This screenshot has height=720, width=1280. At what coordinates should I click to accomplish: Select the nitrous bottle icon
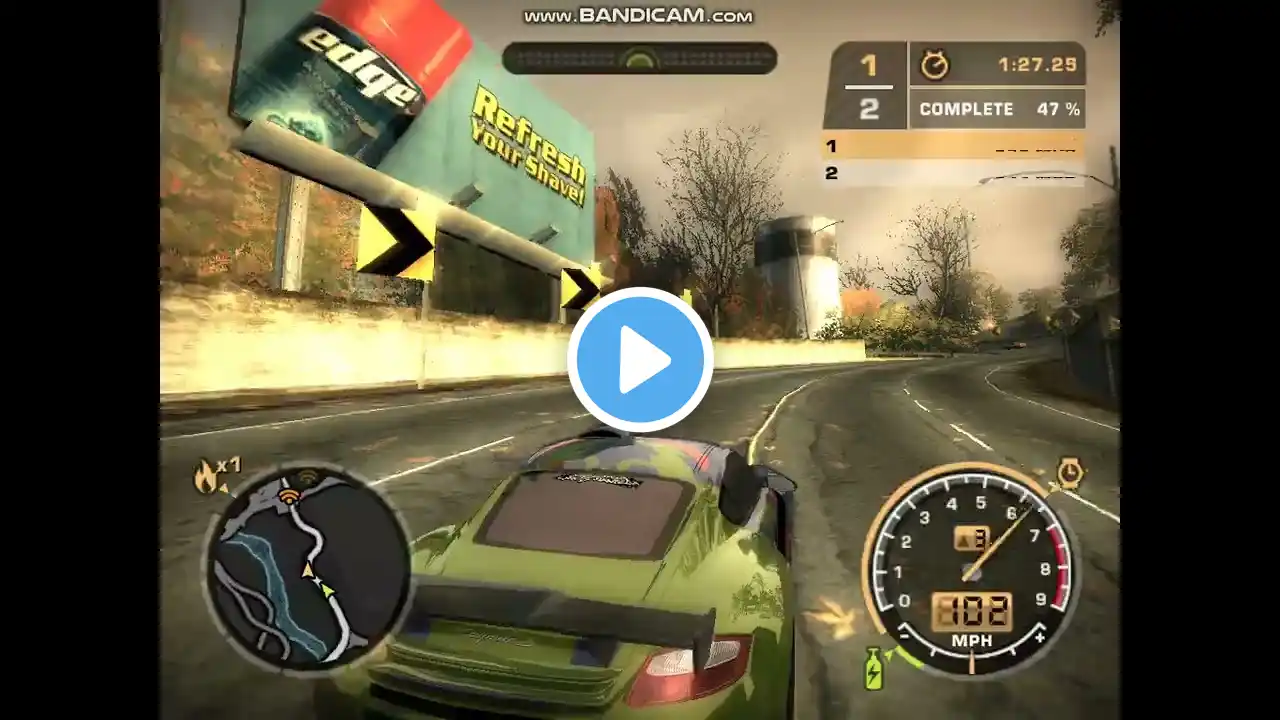coord(873,667)
